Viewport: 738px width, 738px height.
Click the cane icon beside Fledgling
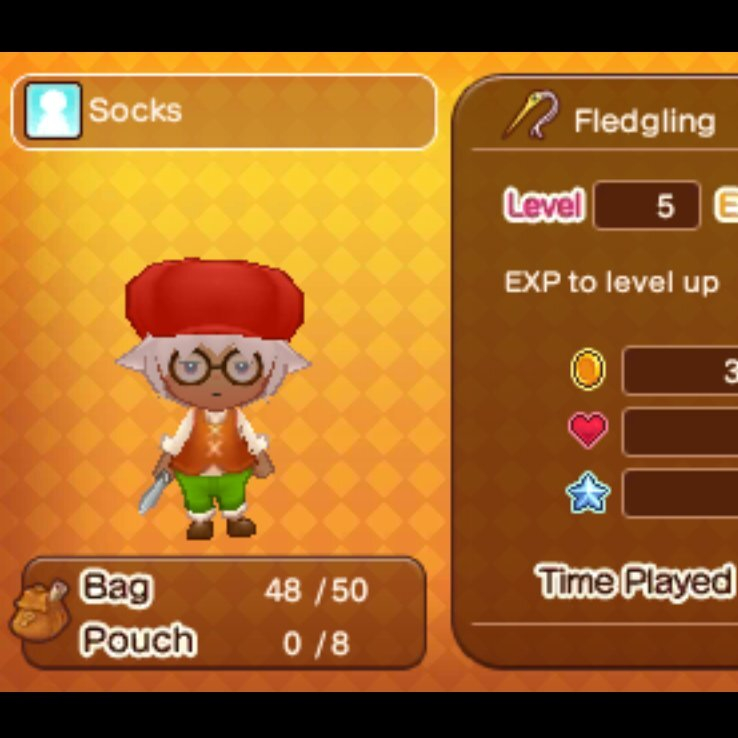(x=529, y=117)
